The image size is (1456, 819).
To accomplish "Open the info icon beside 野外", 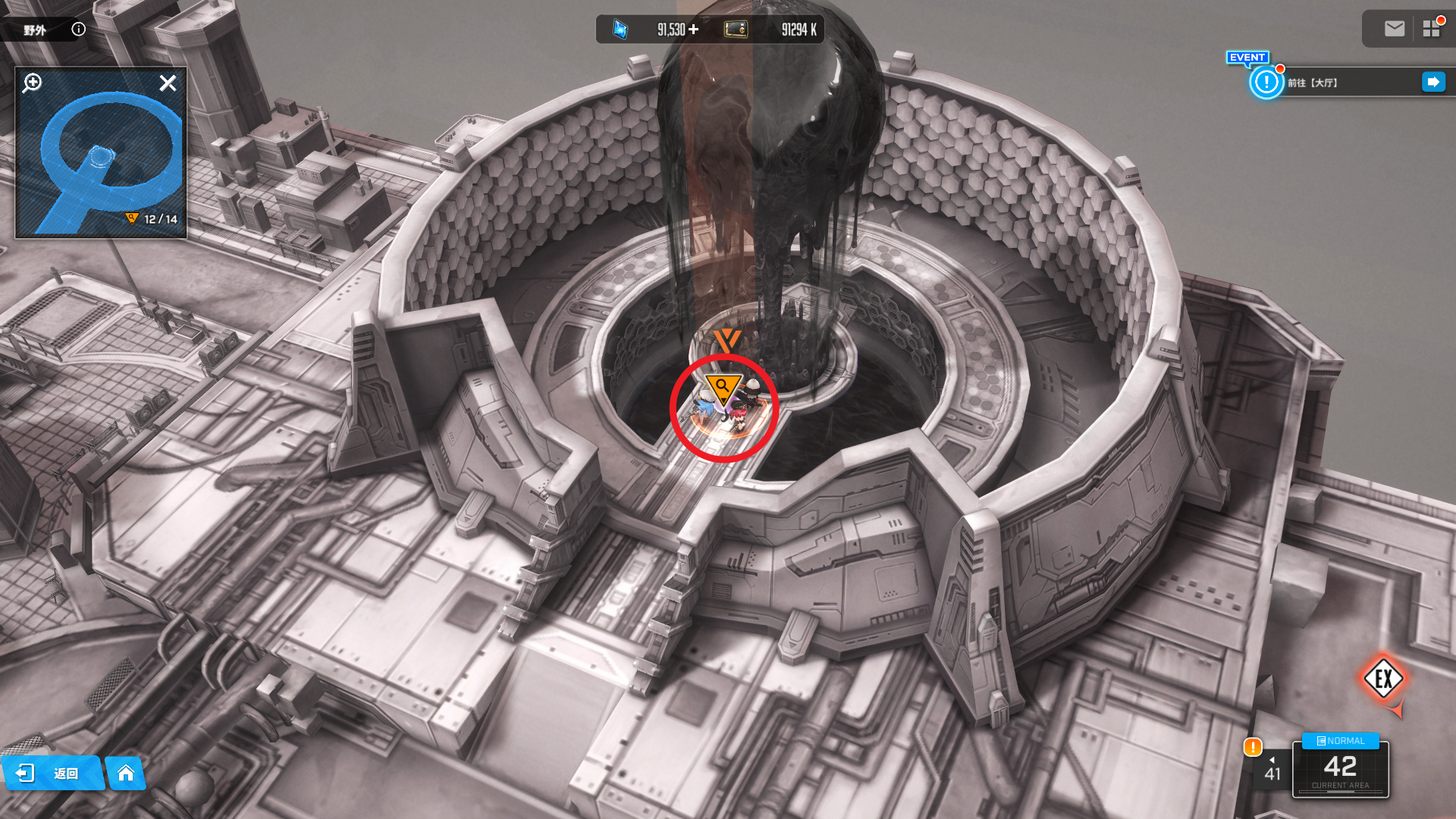I will (x=78, y=30).
